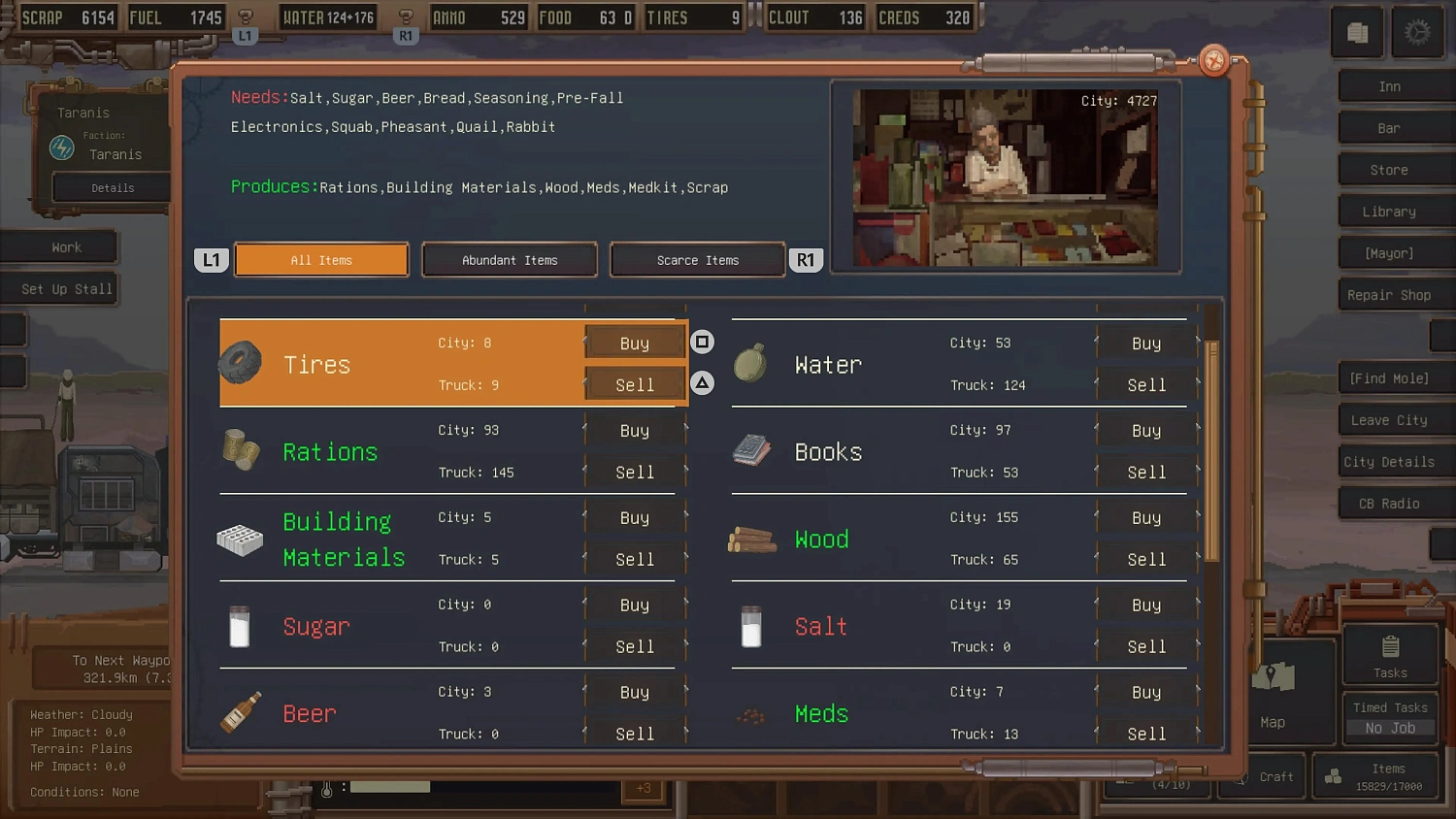Select the beer bottle icon
This screenshot has height=819, width=1456.
pyautogui.click(x=240, y=712)
